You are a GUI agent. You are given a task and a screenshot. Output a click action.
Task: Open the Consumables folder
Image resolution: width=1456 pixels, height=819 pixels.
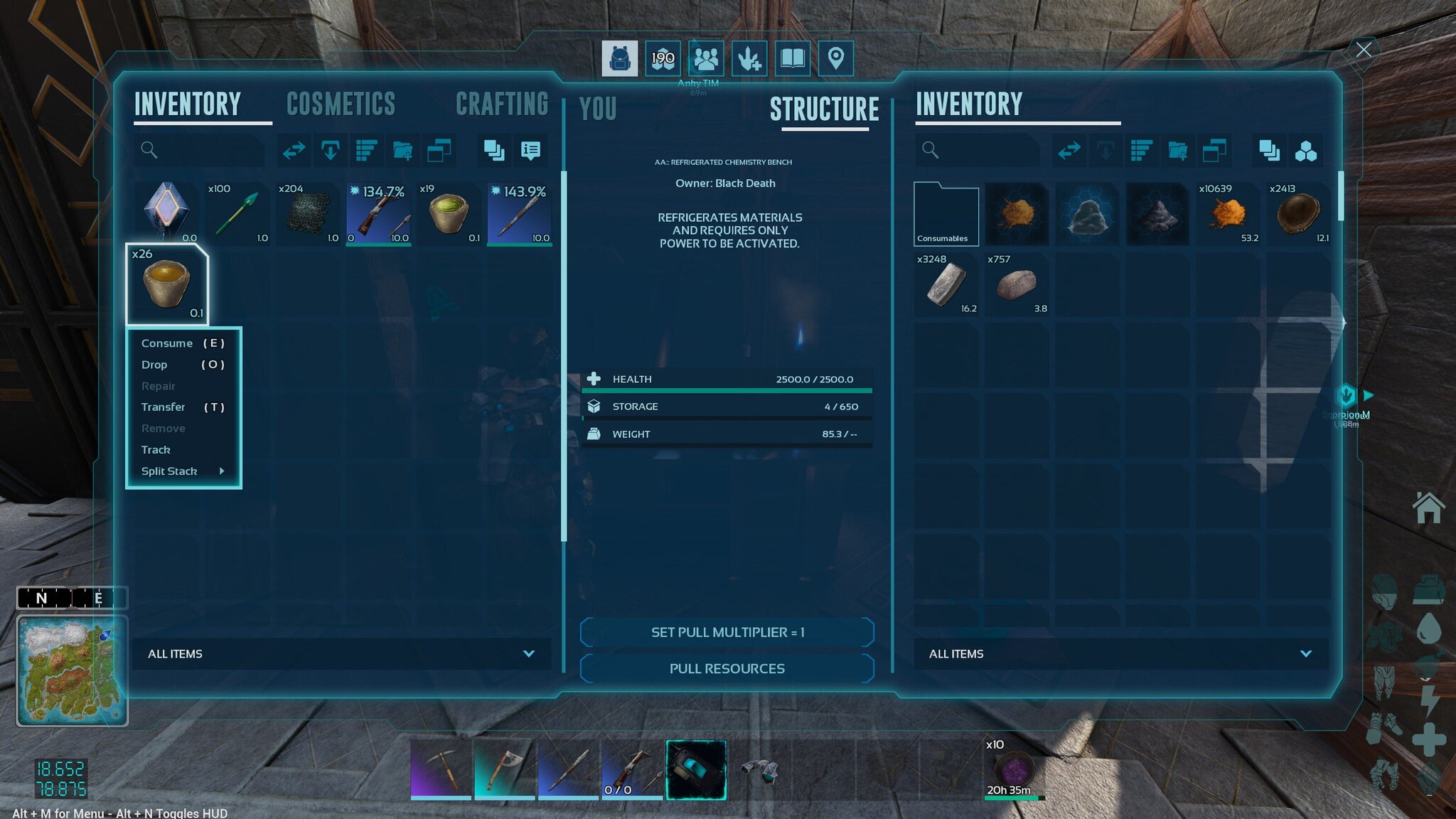click(x=946, y=214)
